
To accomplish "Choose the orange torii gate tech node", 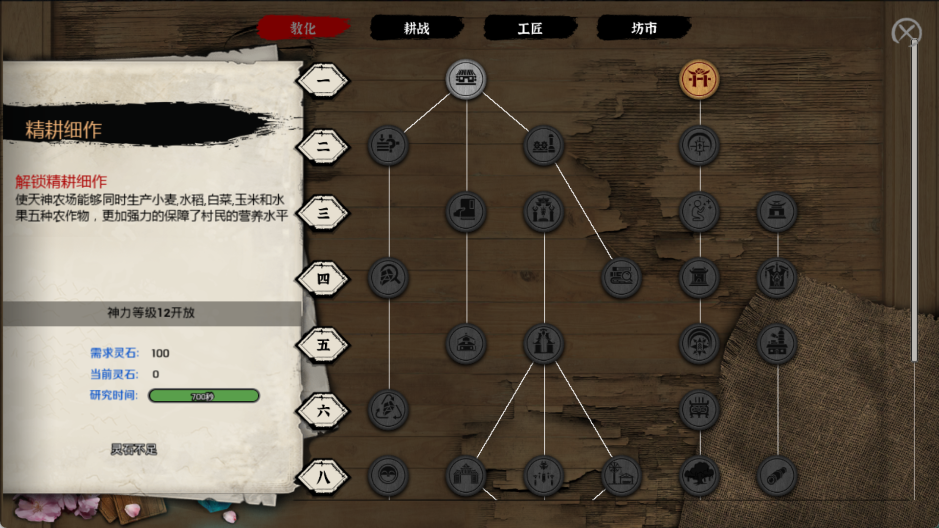I will [x=700, y=78].
